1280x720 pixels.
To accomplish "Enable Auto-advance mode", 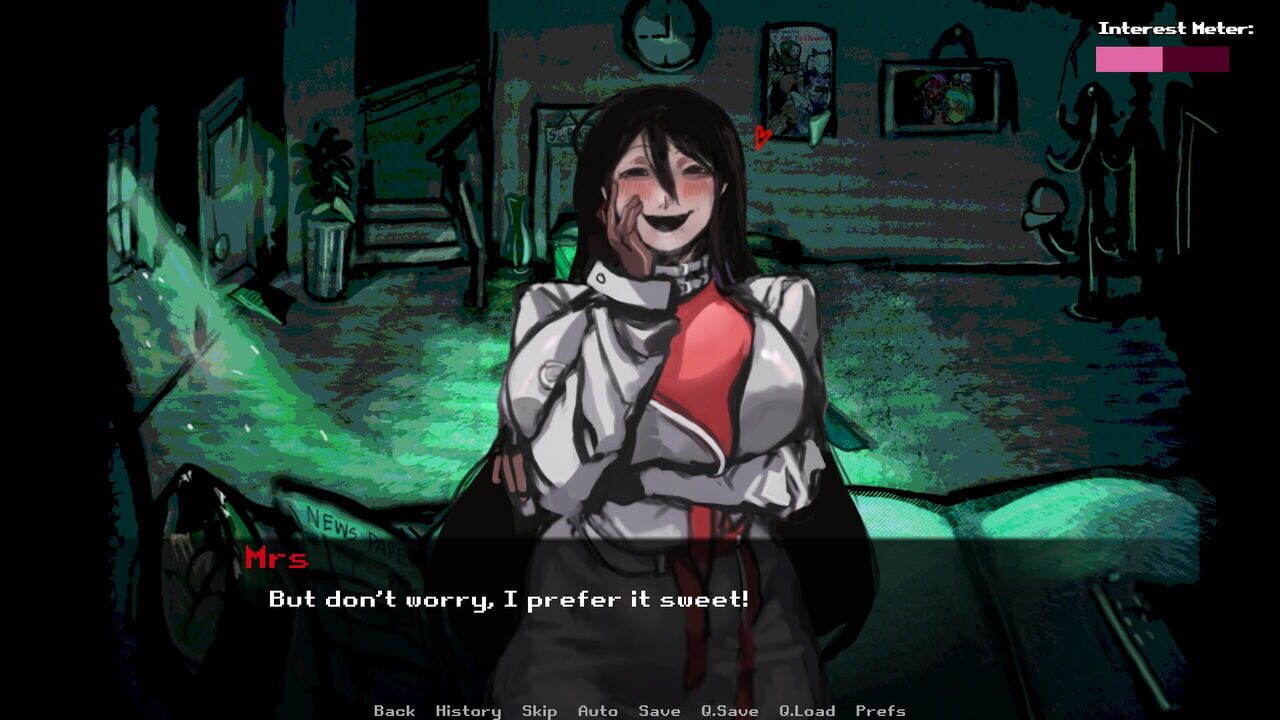I will (597, 710).
